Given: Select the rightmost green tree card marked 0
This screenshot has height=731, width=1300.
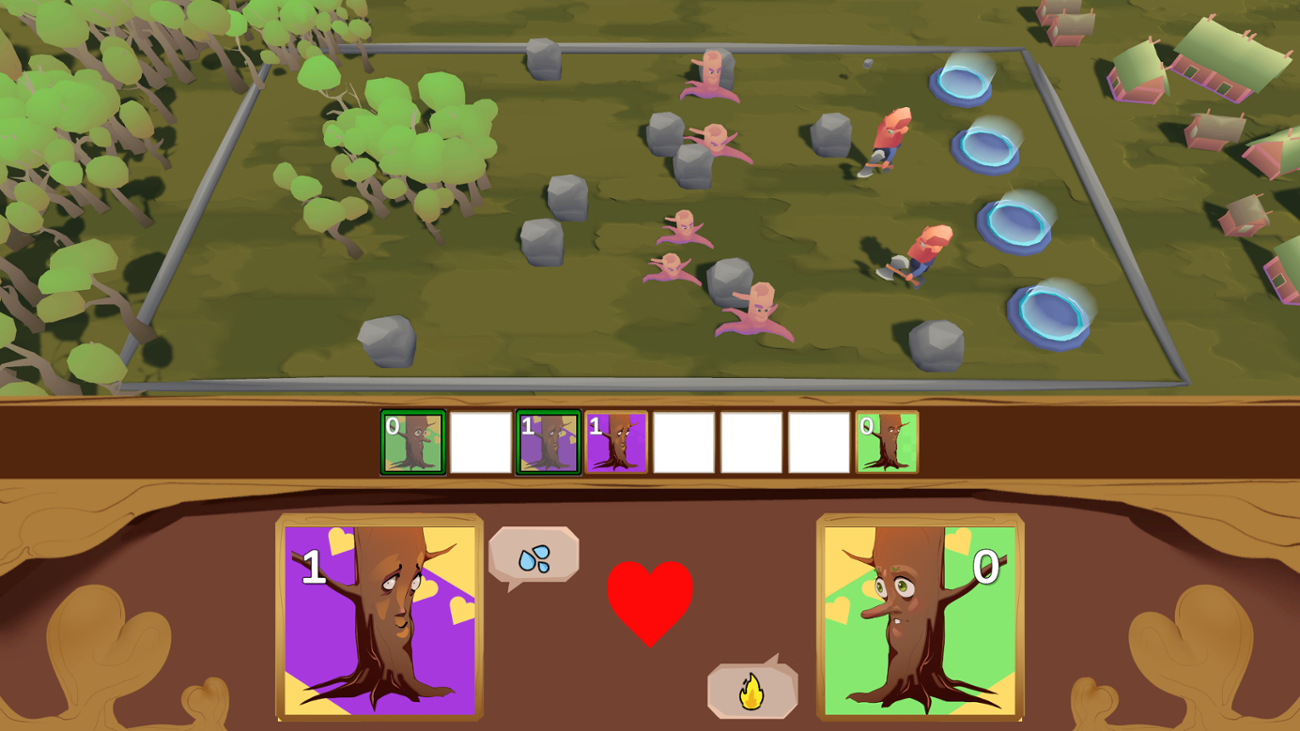Looking at the screenshot, I should (x=889, y=441).
